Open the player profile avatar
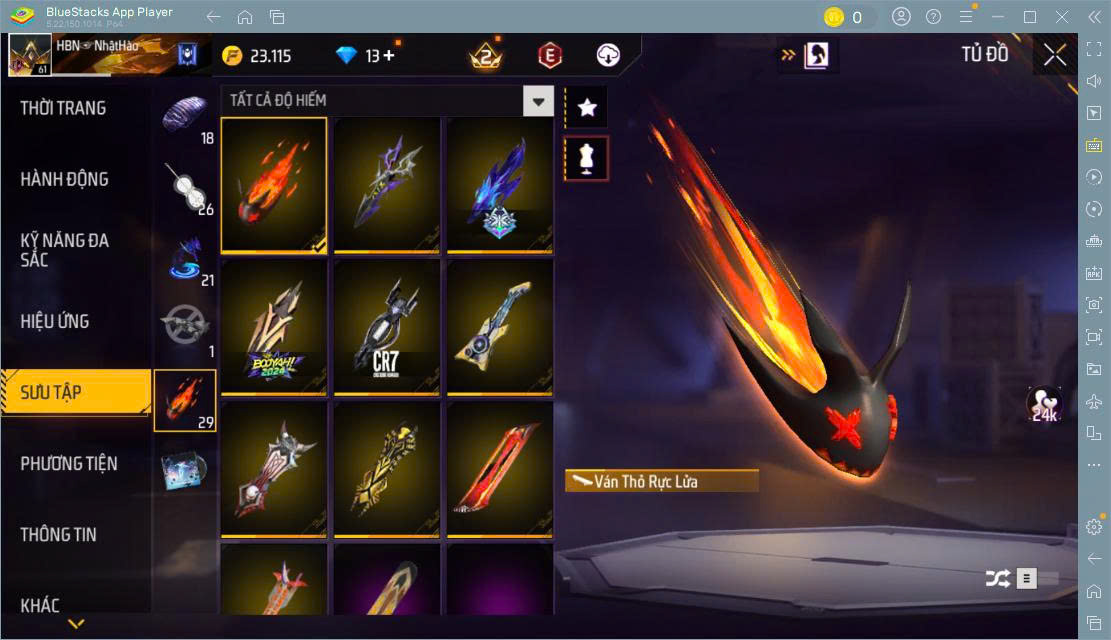 [x=29, y=55]
